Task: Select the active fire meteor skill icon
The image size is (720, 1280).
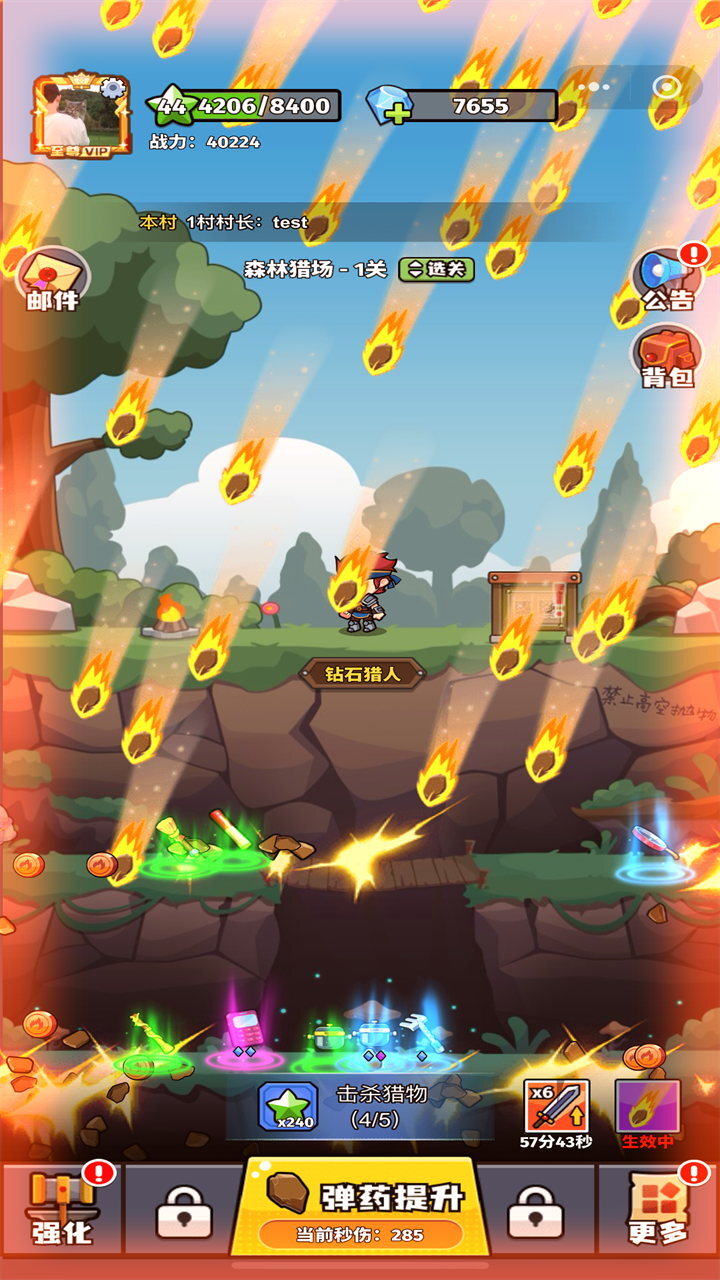Action: coord(647,1107)
